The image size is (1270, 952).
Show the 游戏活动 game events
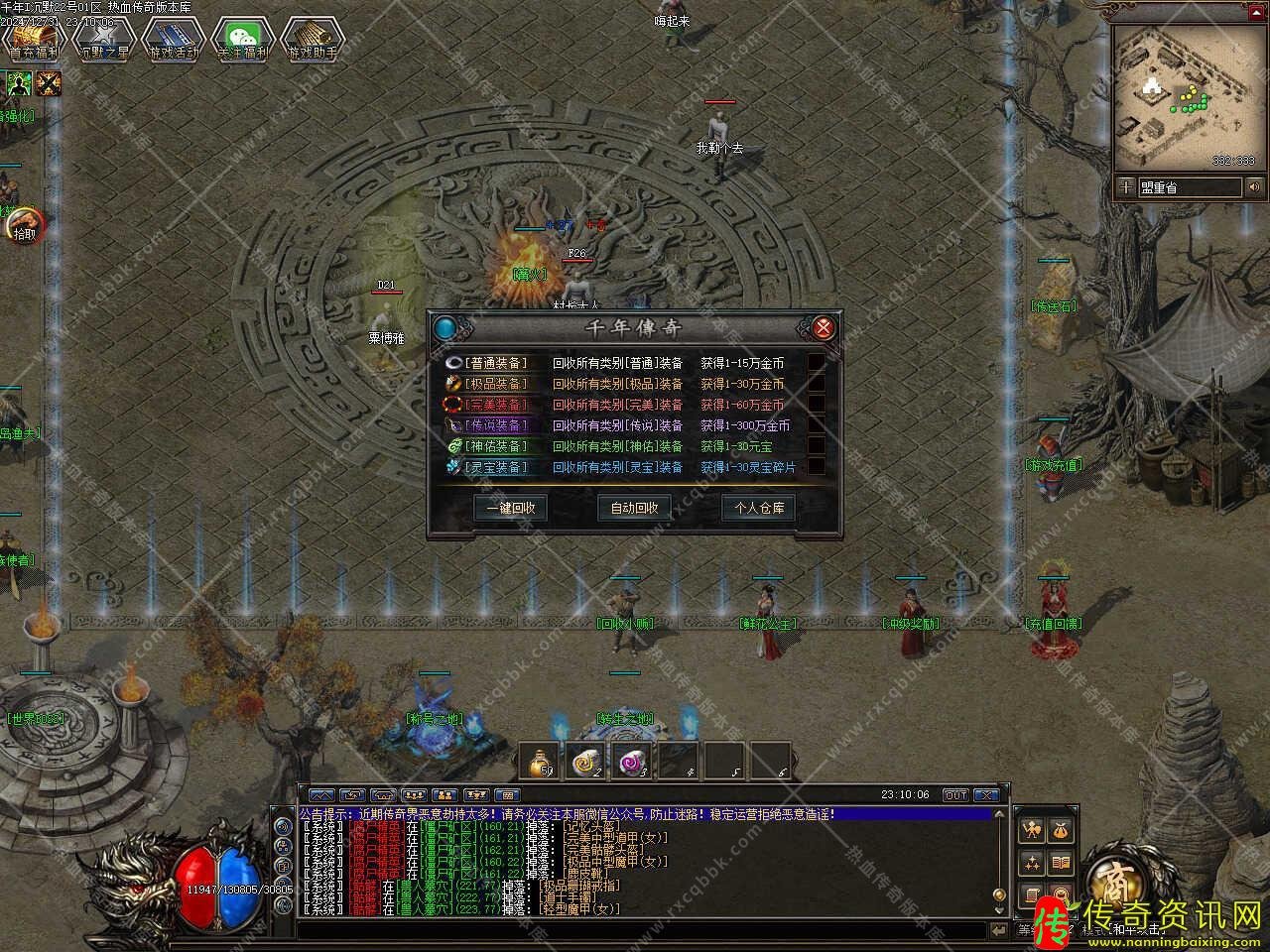[174, 40]
